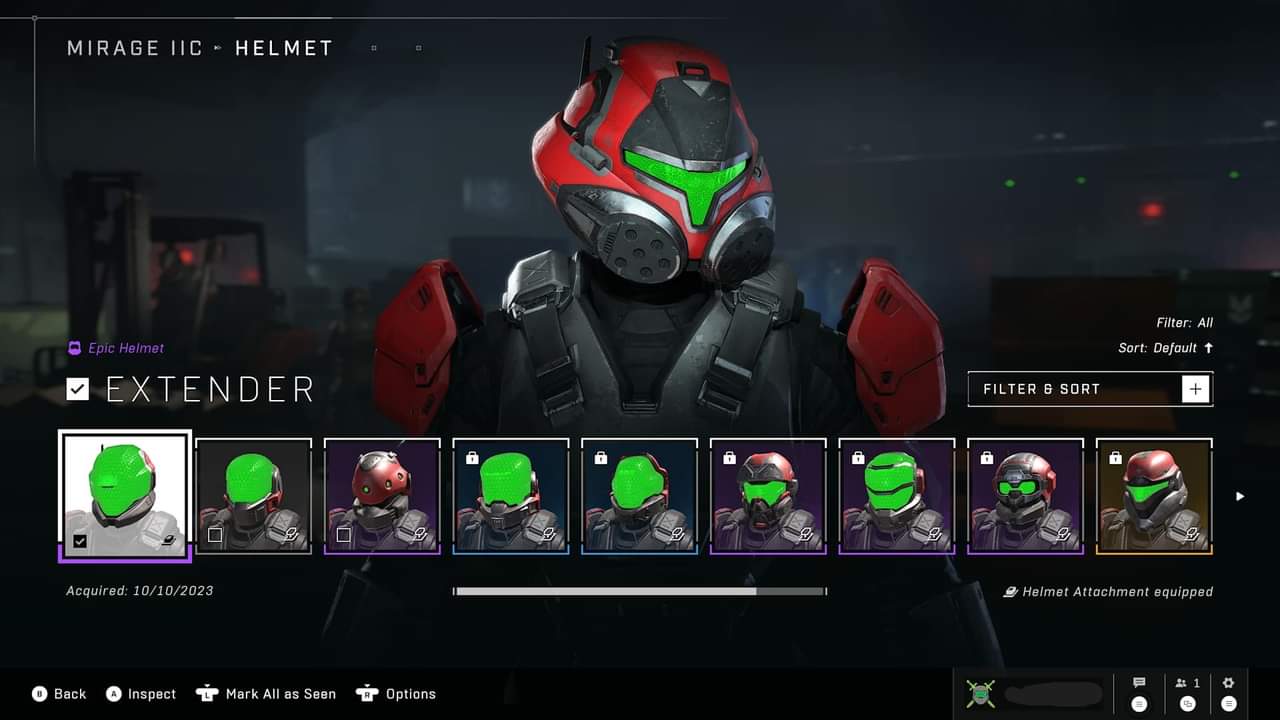Screen dimensions: 1280x720
Task: Select the gold-bordered locked helmet tile
Action: tap(1154, 496)
